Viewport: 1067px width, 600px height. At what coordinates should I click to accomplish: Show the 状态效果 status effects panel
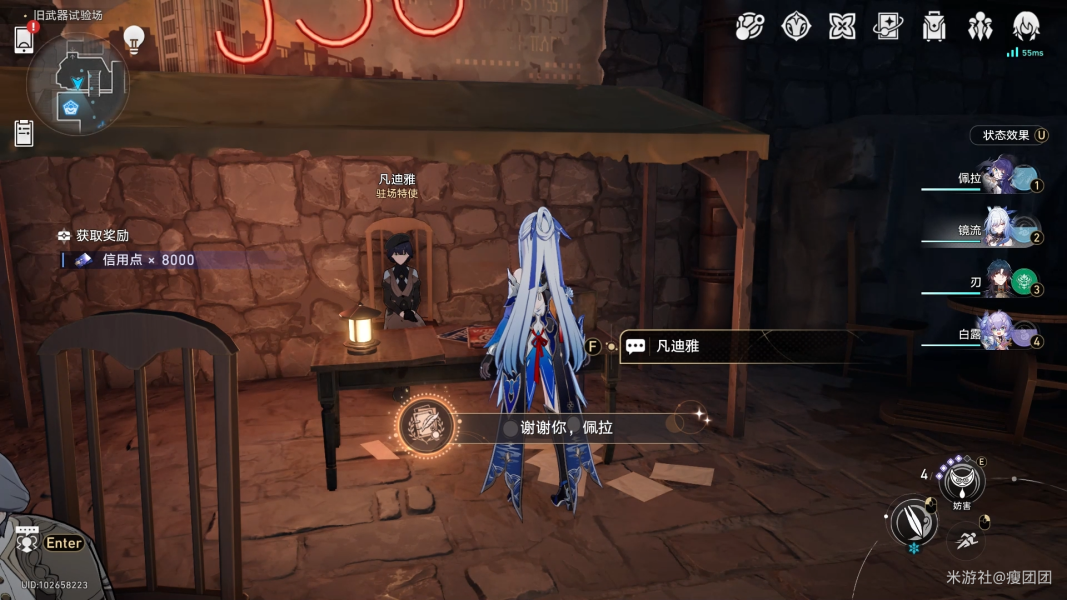point(1010,135)
